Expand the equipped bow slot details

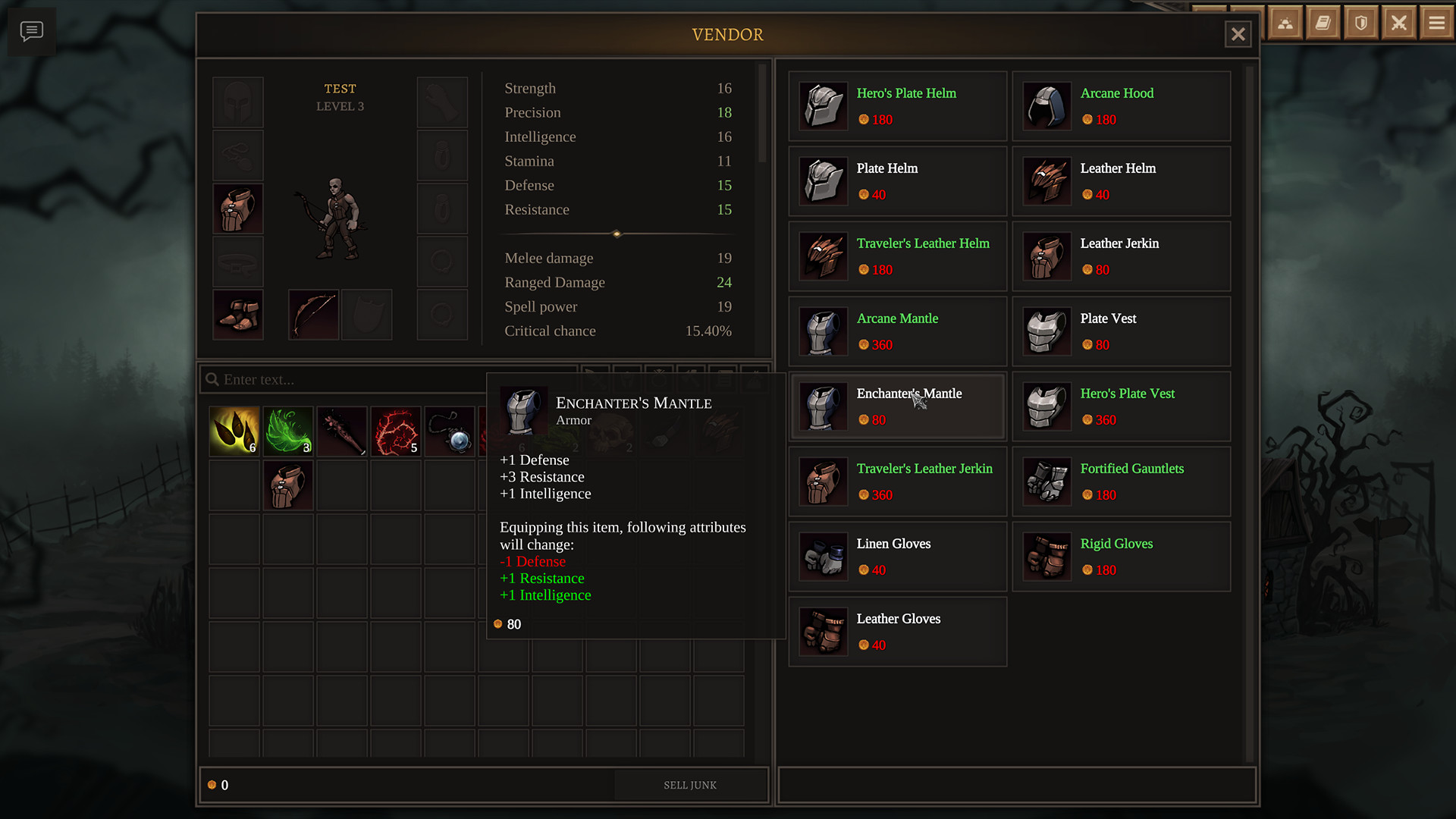(x=312, y=314)
